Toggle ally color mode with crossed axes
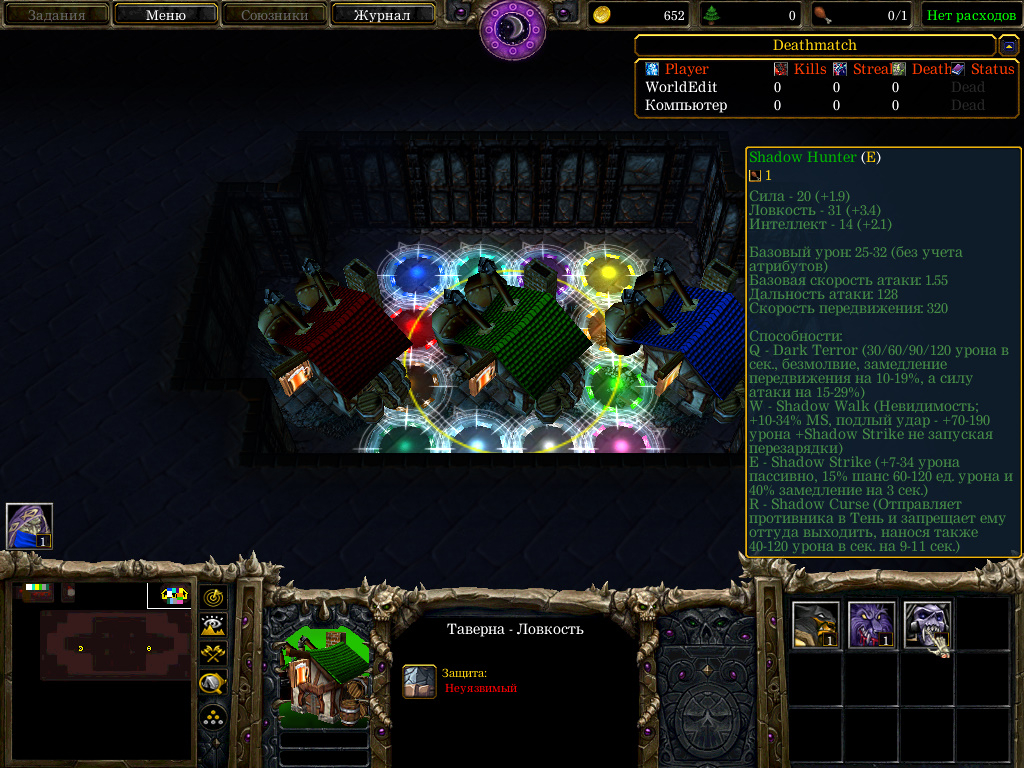Viewport: 1024px width, 768px height. point(213,654)
